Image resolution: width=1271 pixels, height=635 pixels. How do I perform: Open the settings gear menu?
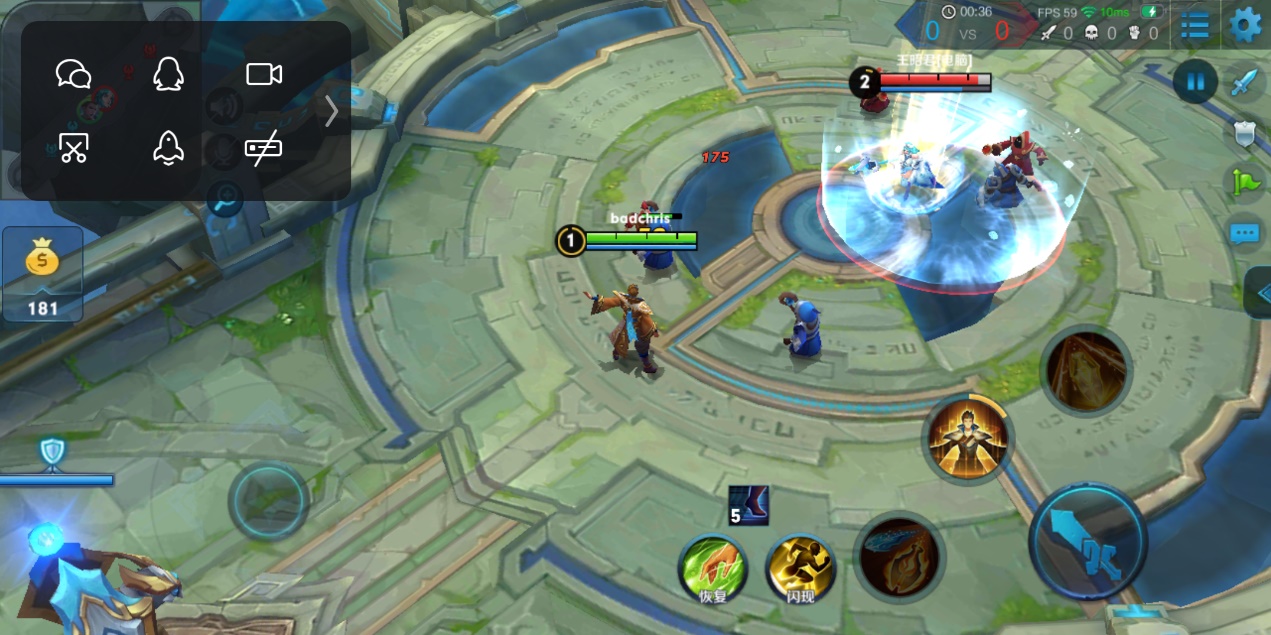pos(1245,26)
